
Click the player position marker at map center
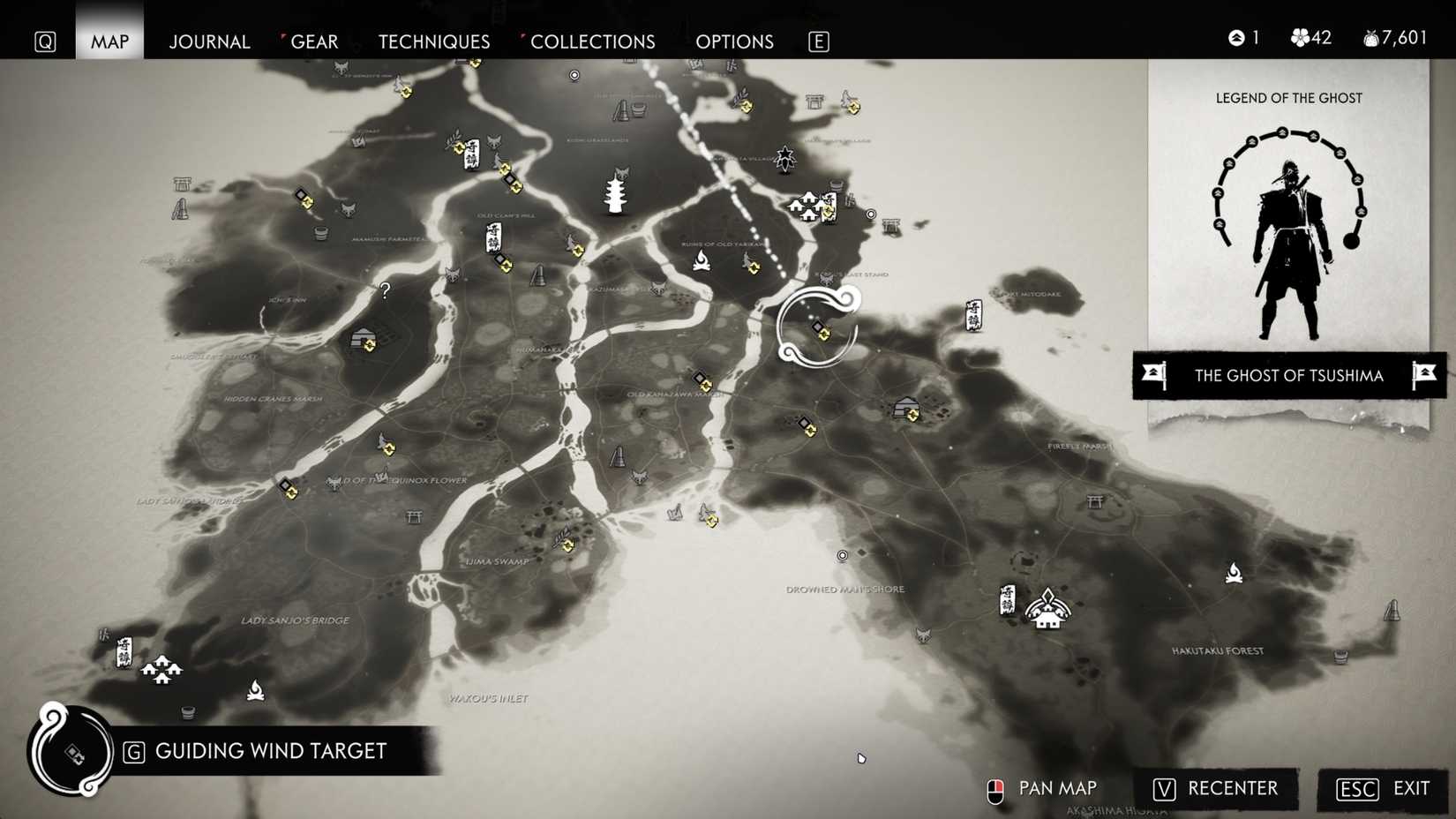tap(816, 327)
